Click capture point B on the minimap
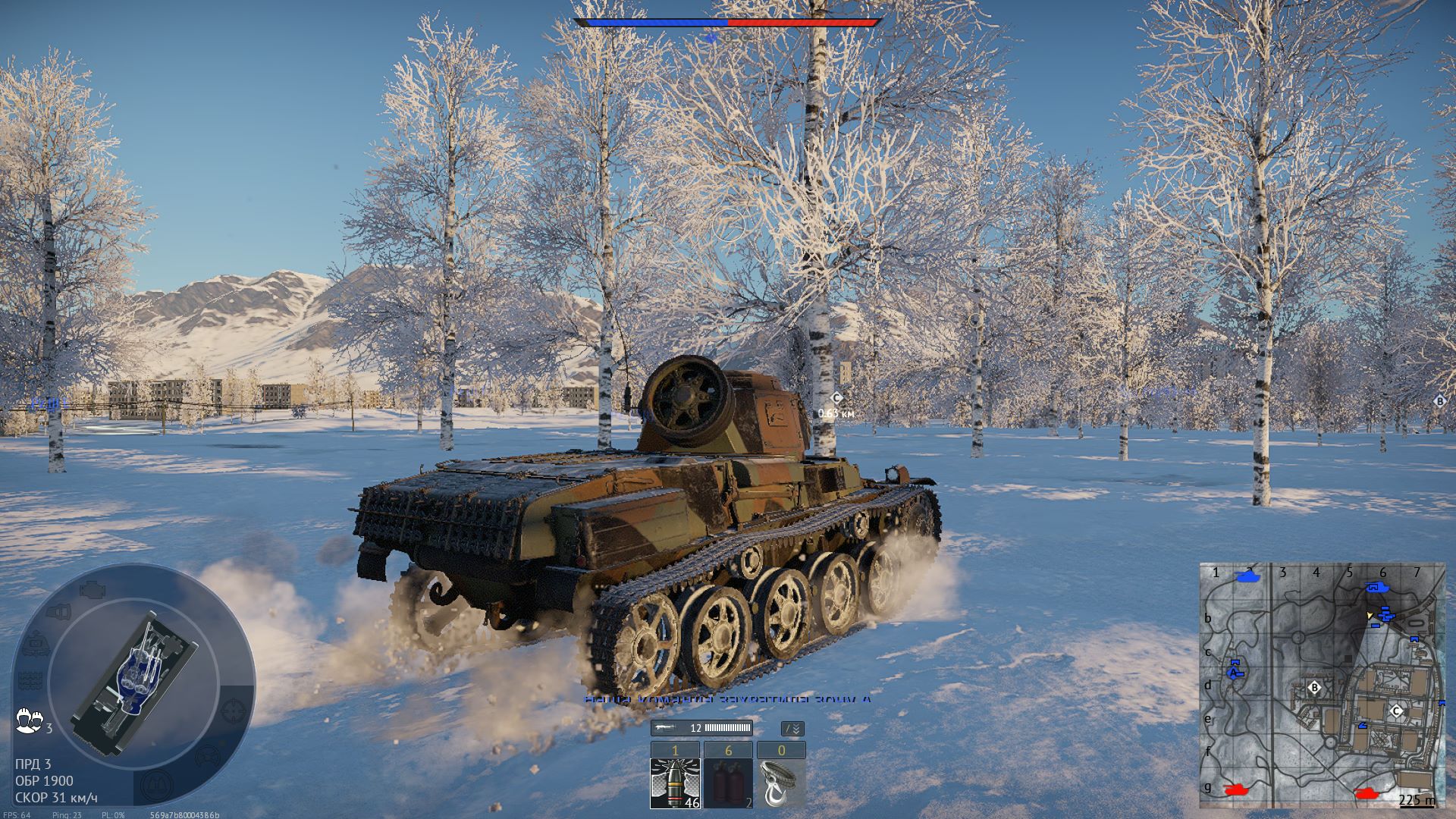This screenshot has height=819, width=1456. click(1315, 688)
